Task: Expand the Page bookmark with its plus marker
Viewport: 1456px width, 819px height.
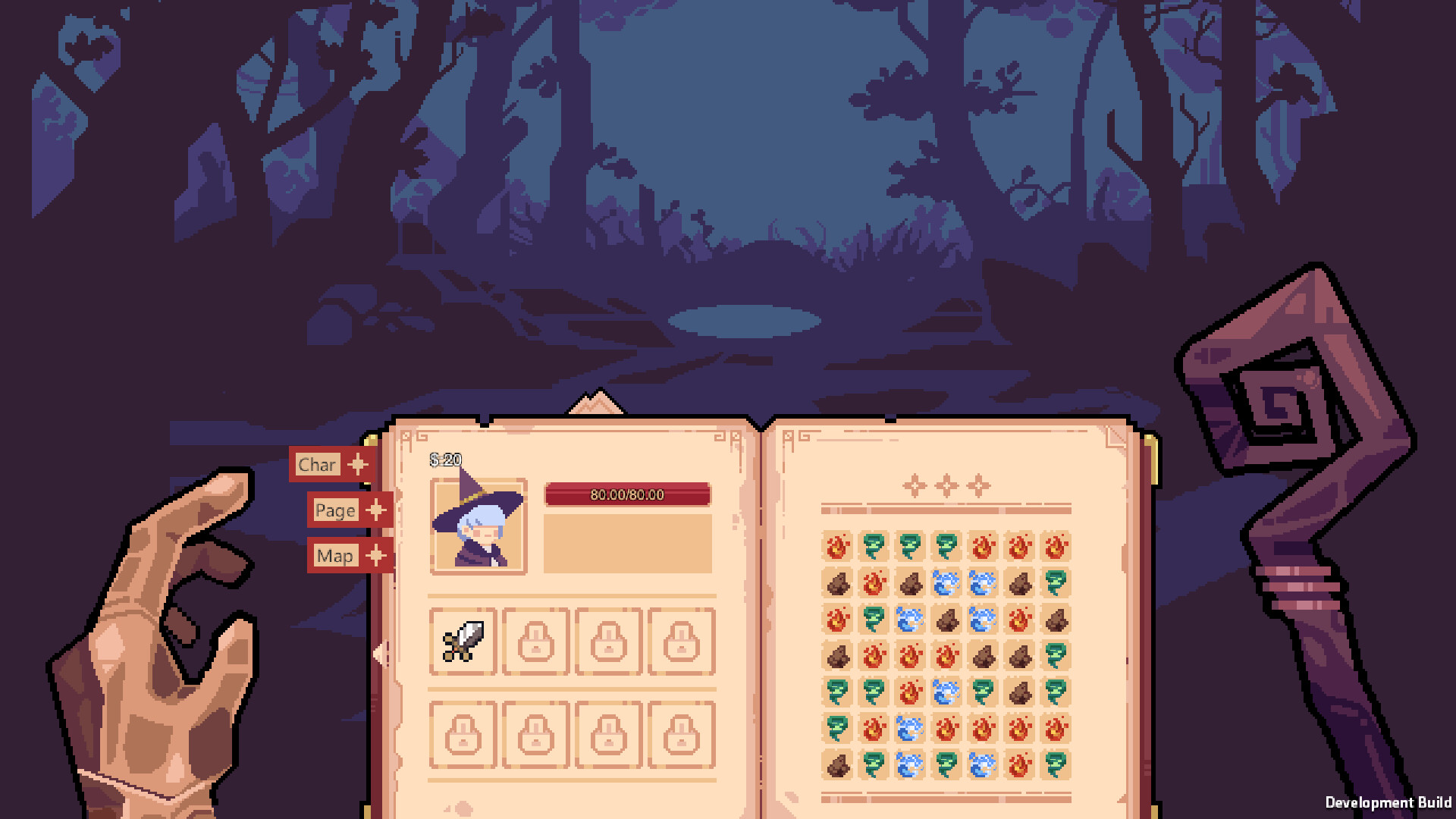Action: tap(375, 510)
